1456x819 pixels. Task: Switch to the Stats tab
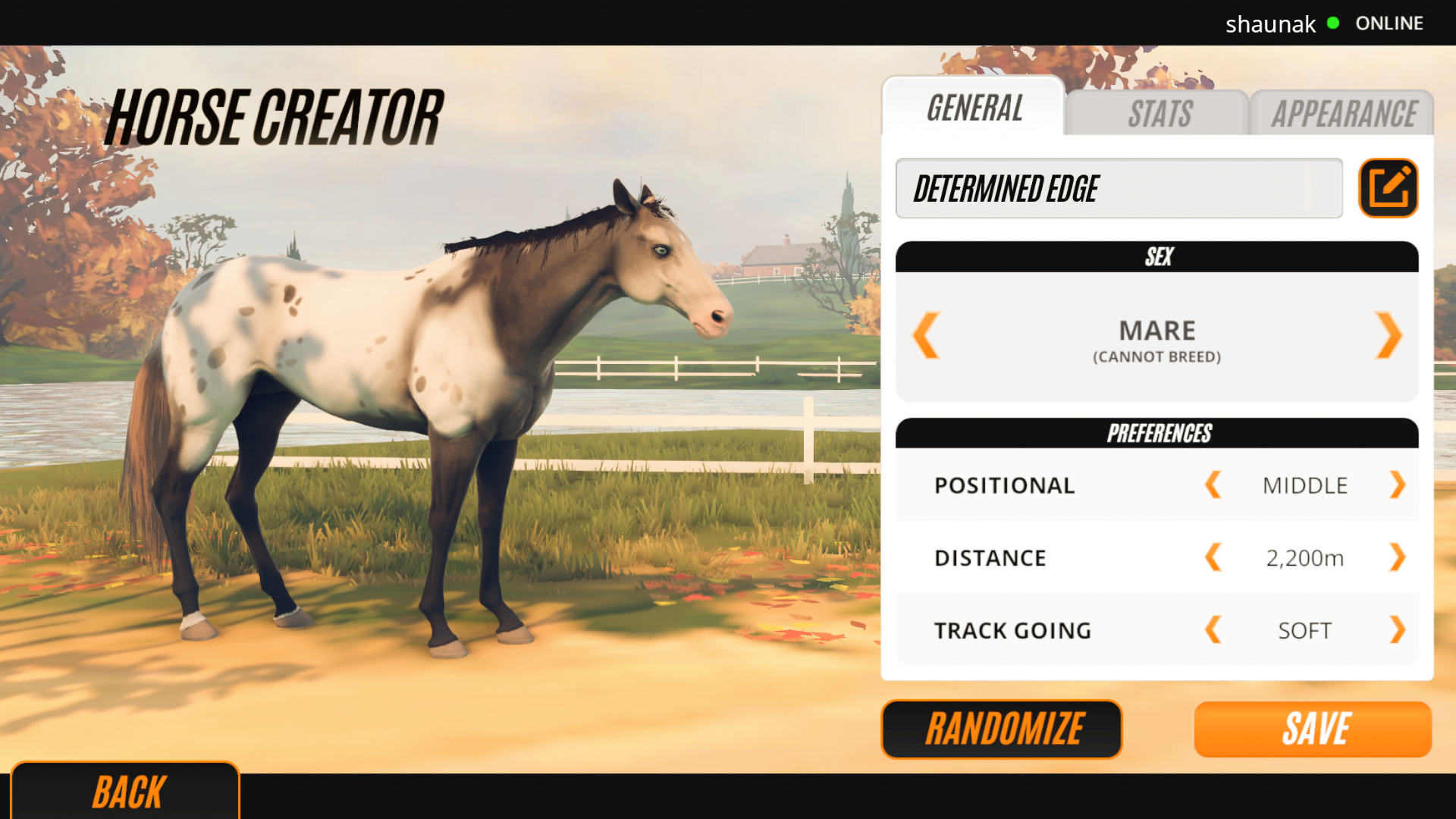tap(1159, 114)
